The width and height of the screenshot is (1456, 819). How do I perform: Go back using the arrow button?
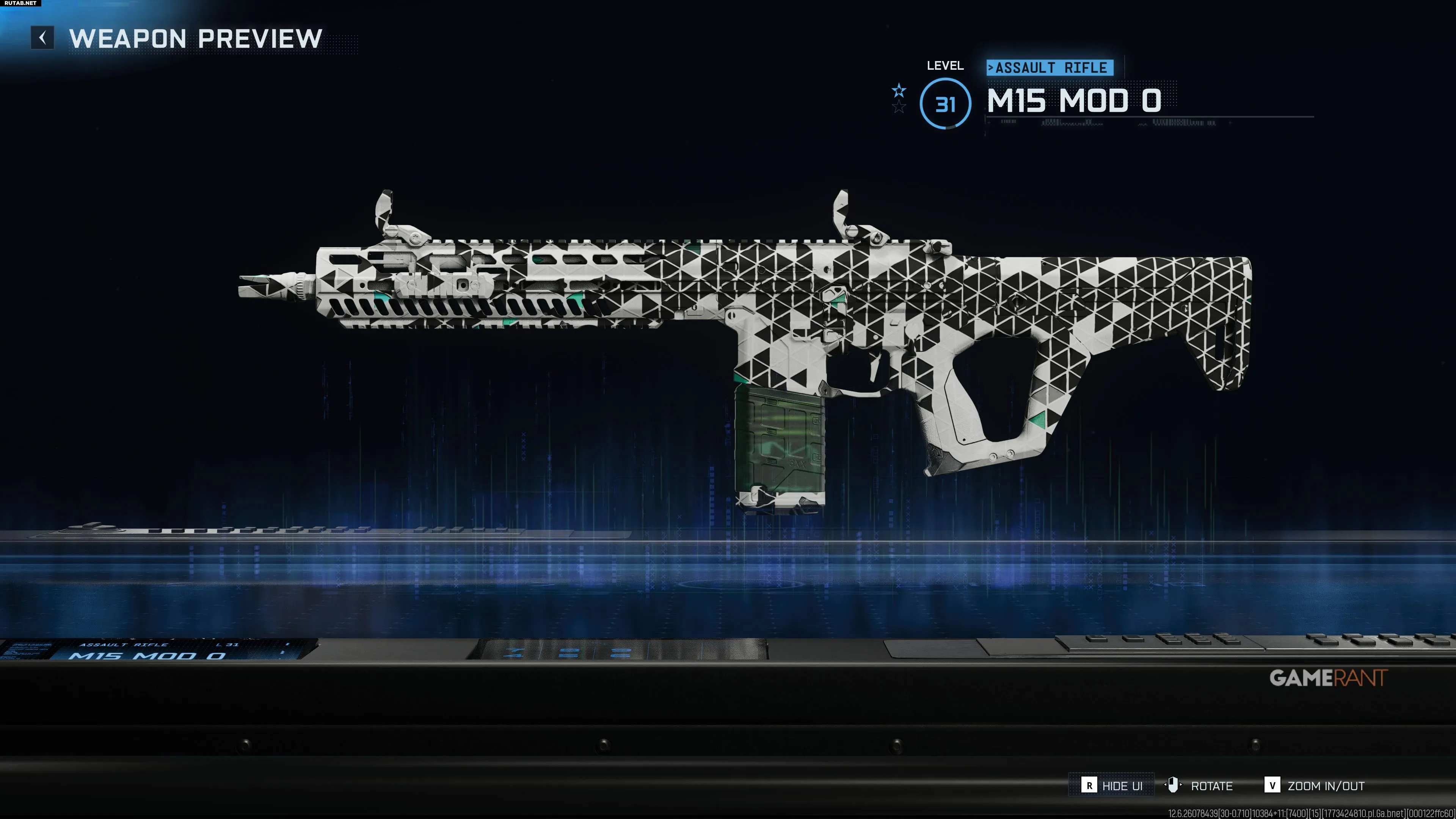[x=42, y=38]
